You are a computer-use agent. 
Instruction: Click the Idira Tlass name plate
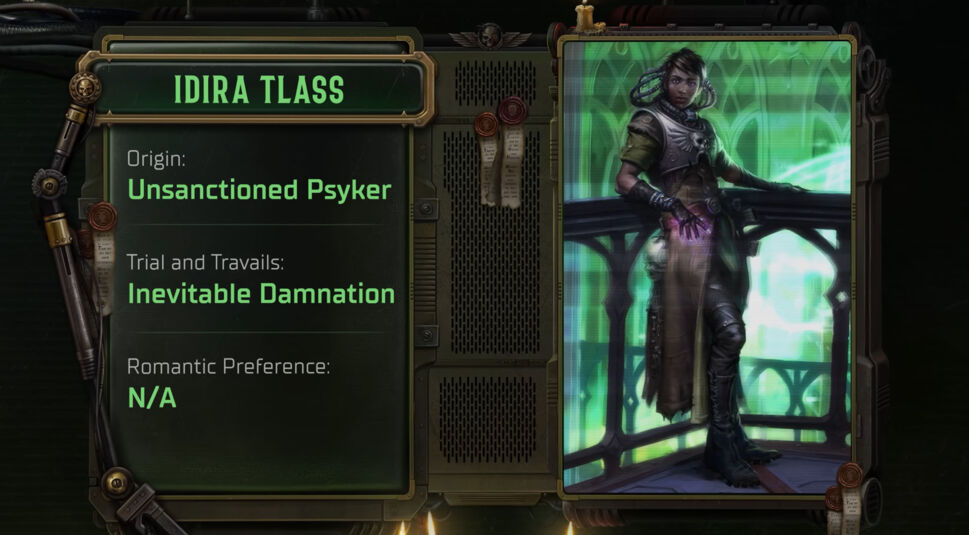tap(259, 89)
